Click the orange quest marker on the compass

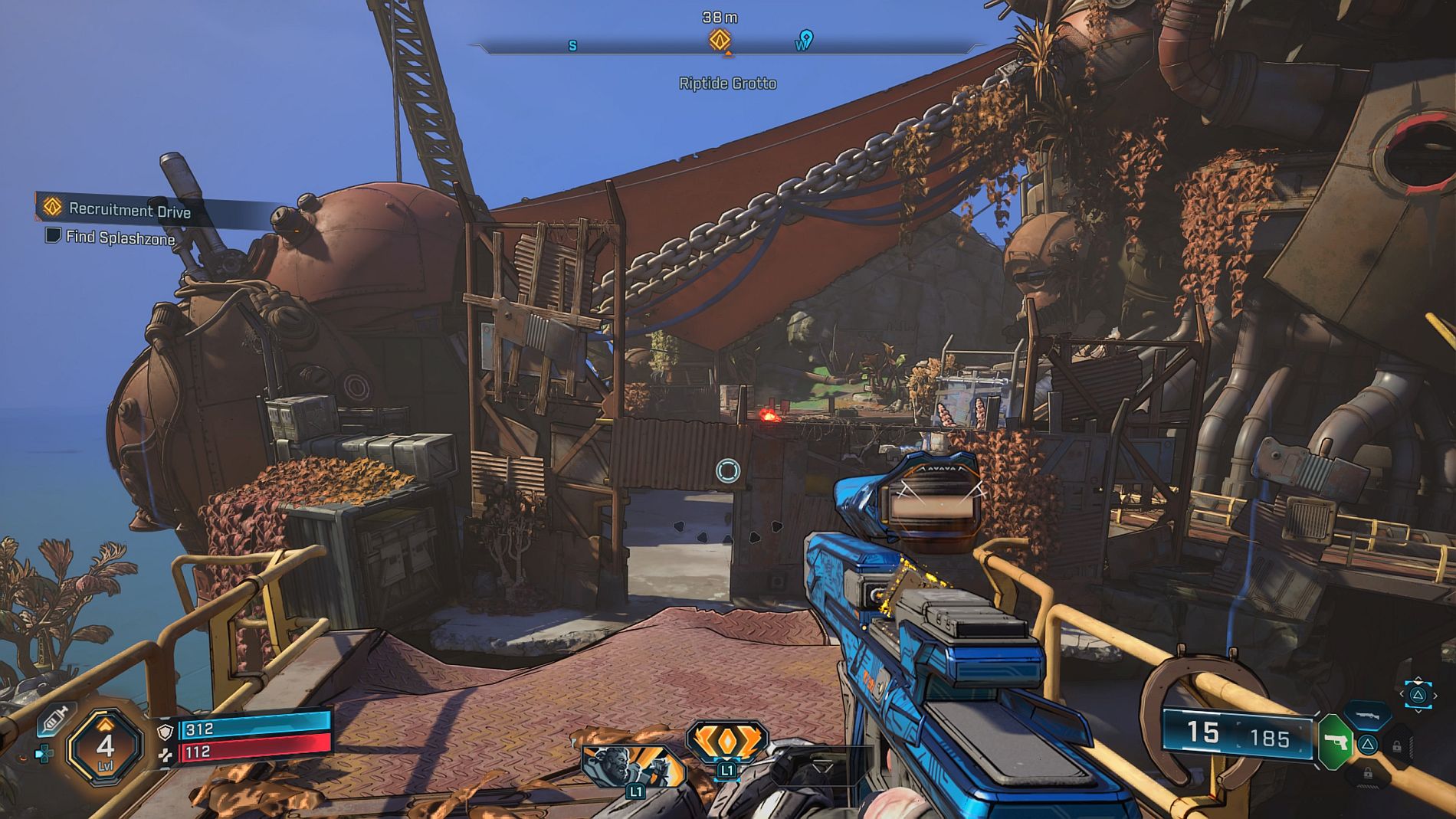tap(720, 39)
